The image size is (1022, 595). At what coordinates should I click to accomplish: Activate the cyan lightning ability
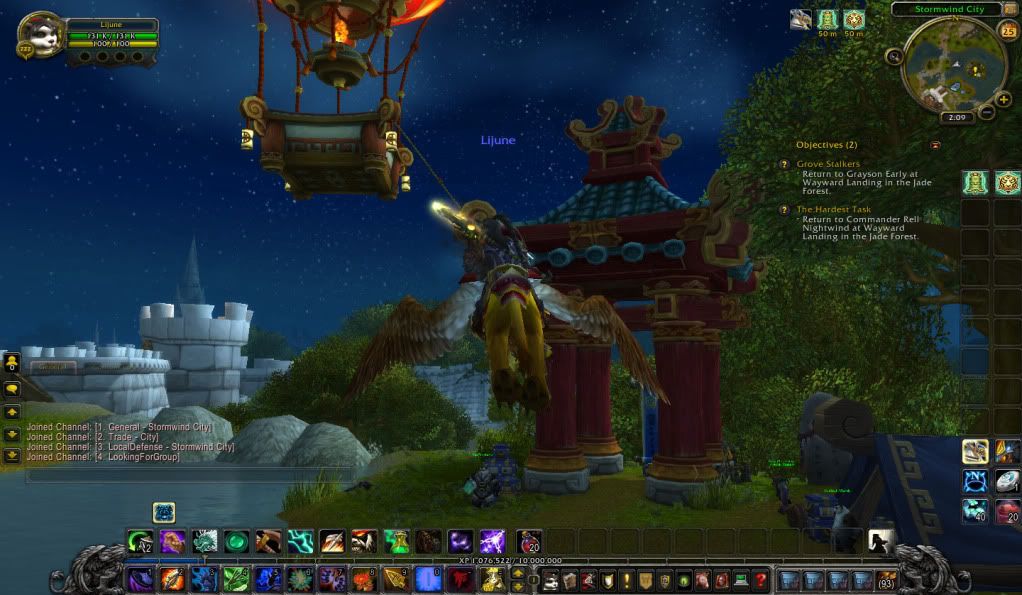301,542
